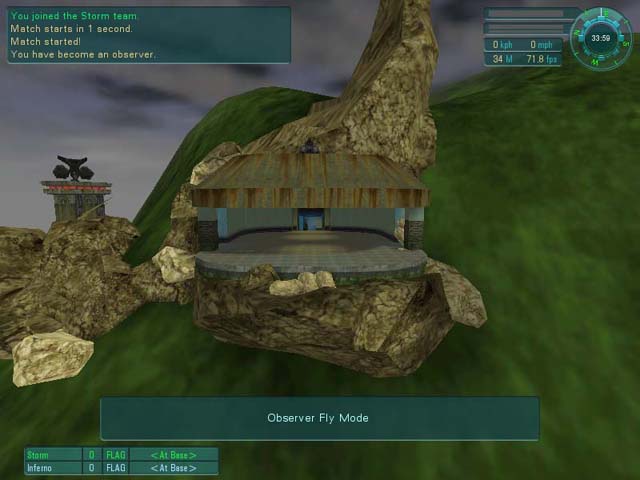640x480 pixels.
Task: Choose the Inferno team score row
Action: [121, 468]
